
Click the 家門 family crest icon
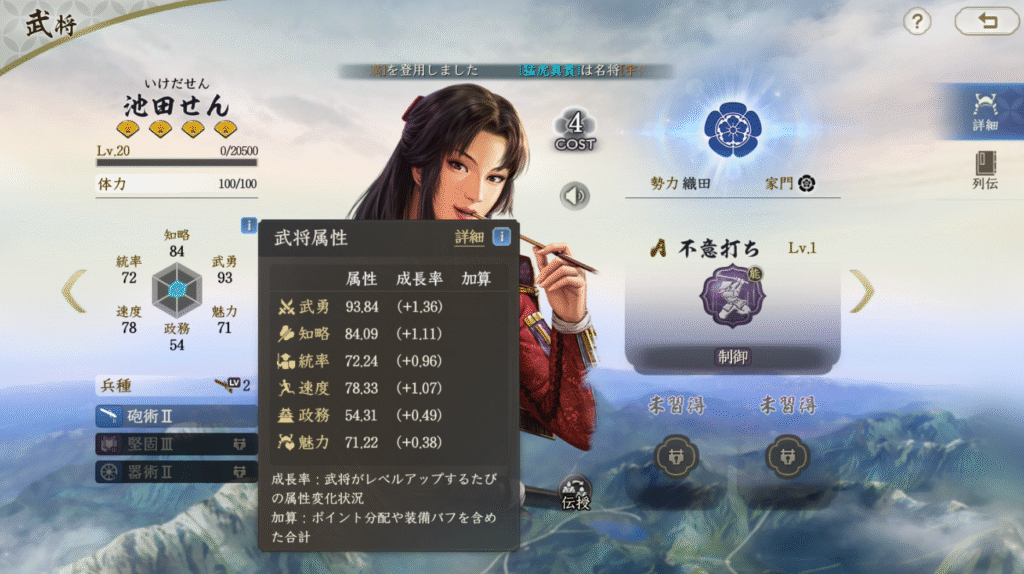pos(806,183)
